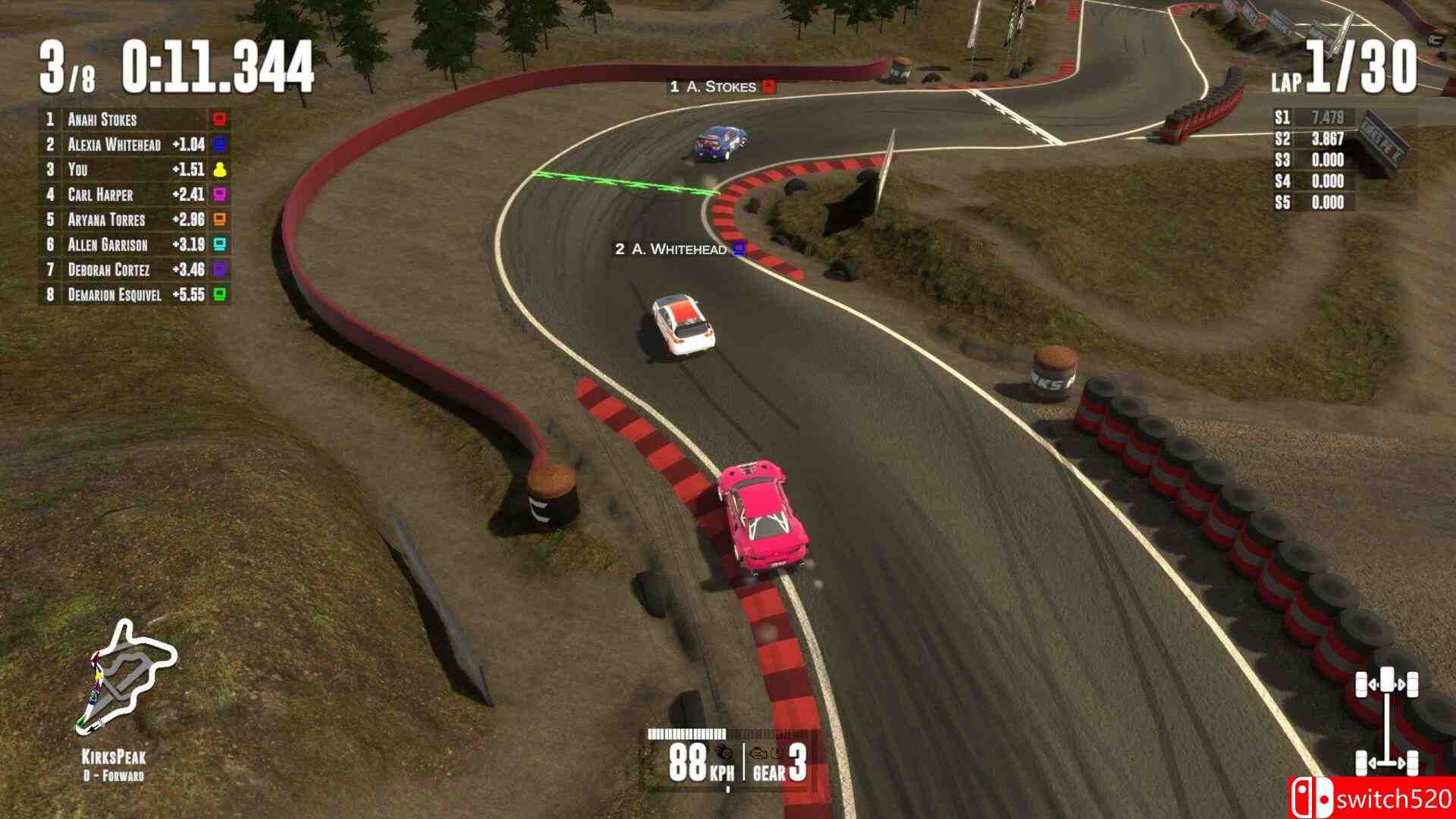This screenshot has height=819, width=1456.
Task: Click the switch520 watermark logo
Action: [1371, 798]
